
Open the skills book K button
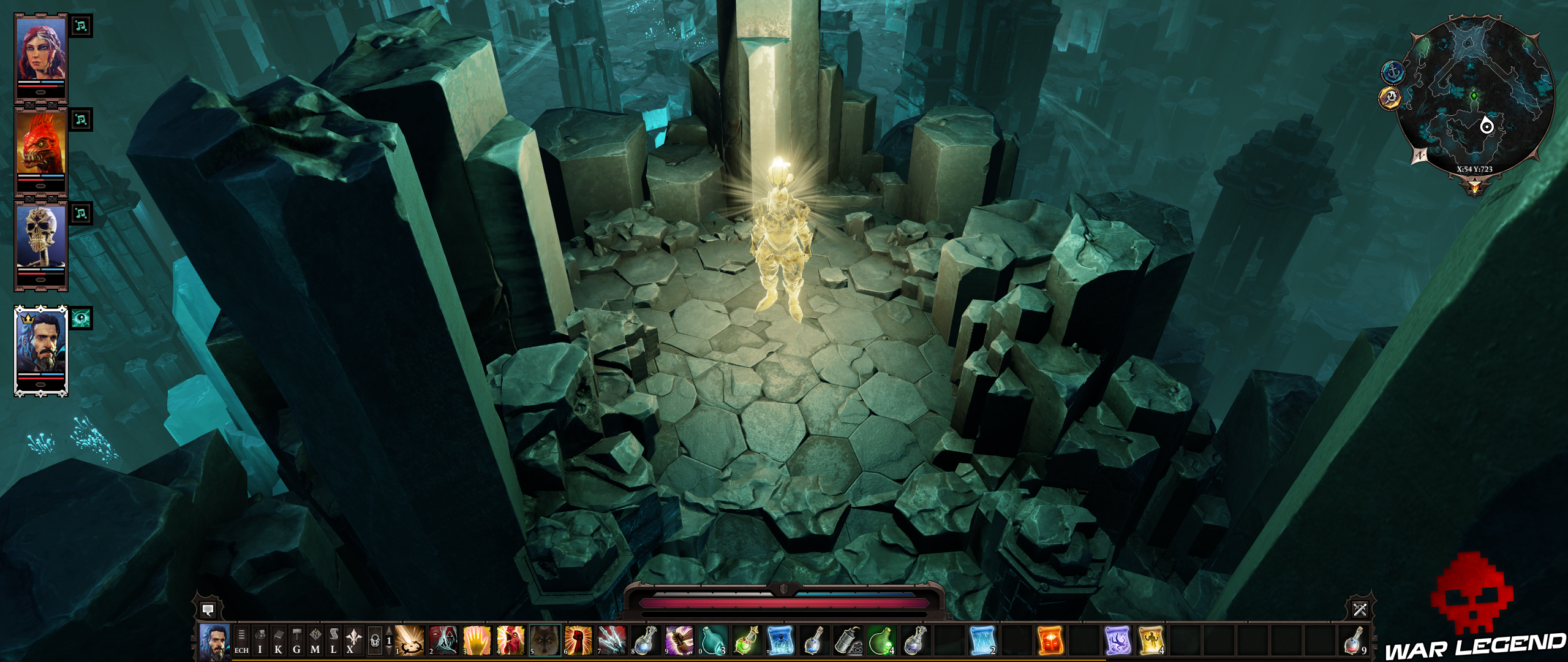click(x=279, y=641)
